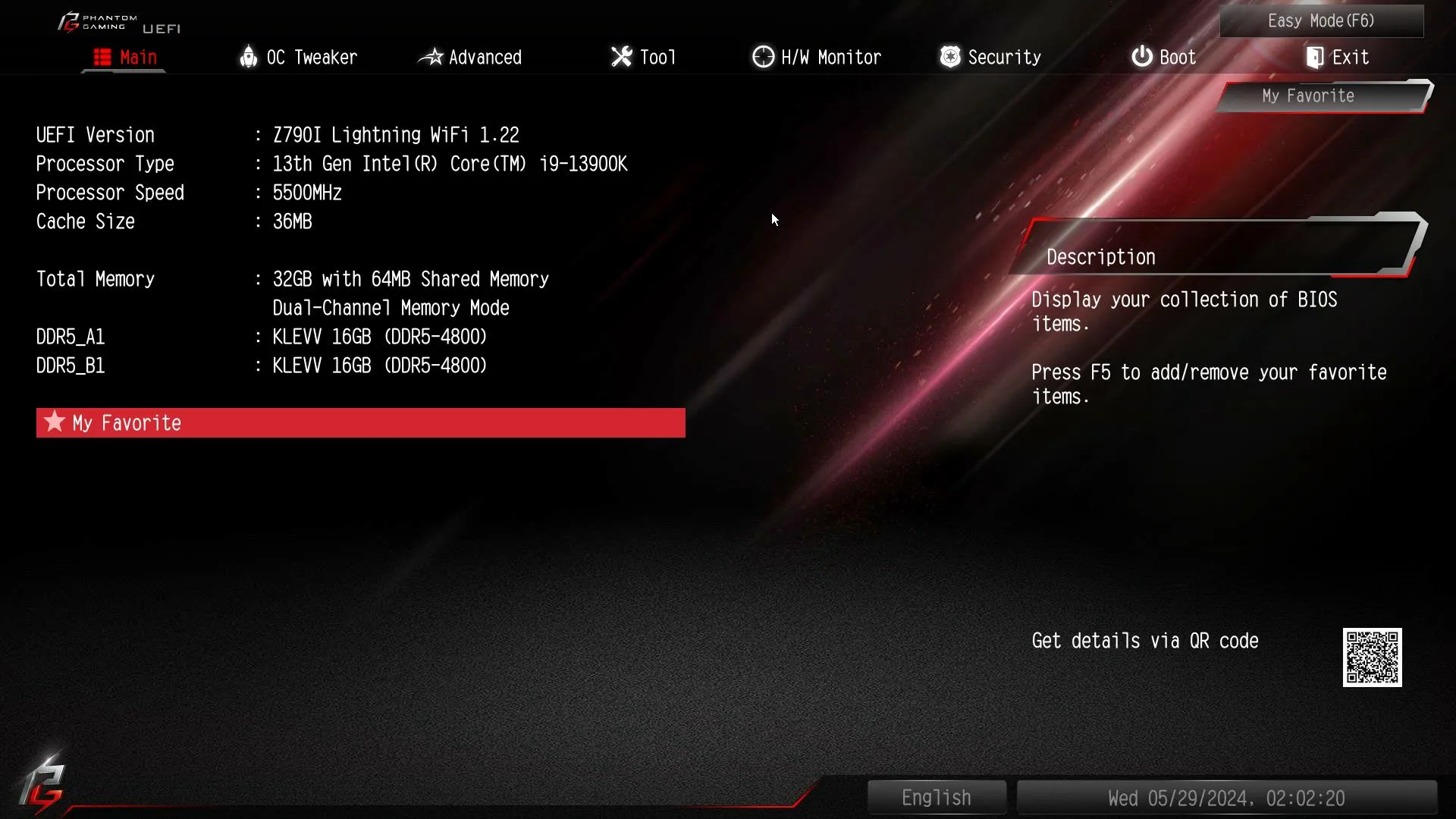Open the My Favorite panel
Image resolution: width=1456 pixels, height=819 pixels.
1307,96
